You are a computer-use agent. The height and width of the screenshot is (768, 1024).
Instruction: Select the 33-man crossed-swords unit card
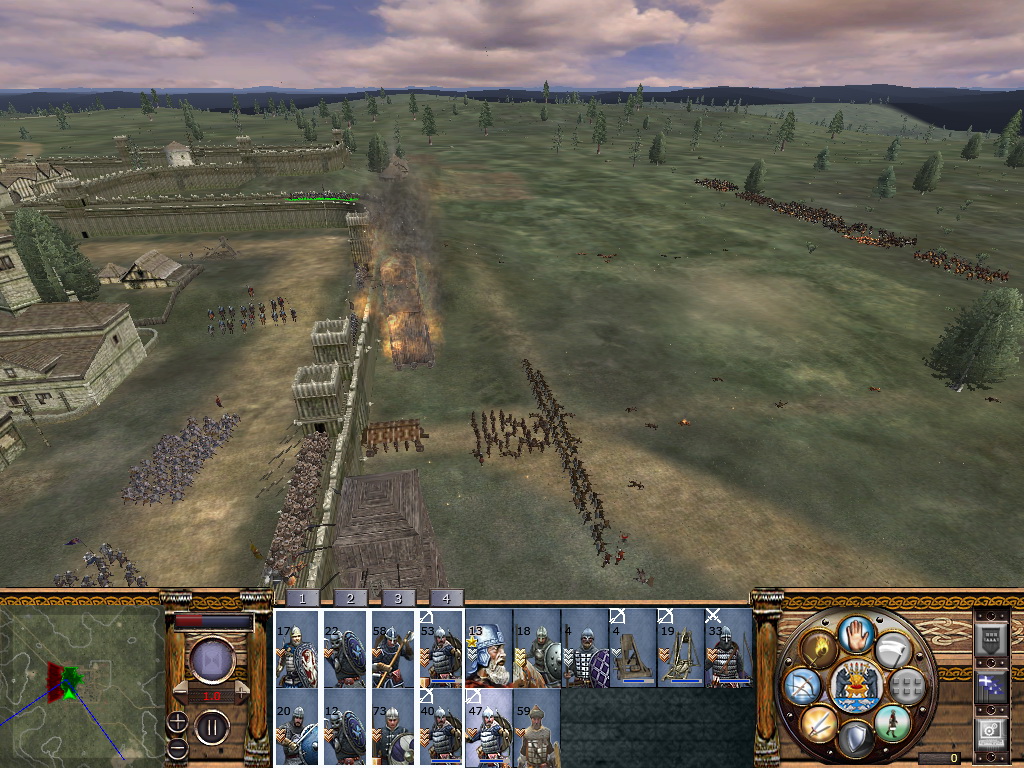tap(728, 650)
